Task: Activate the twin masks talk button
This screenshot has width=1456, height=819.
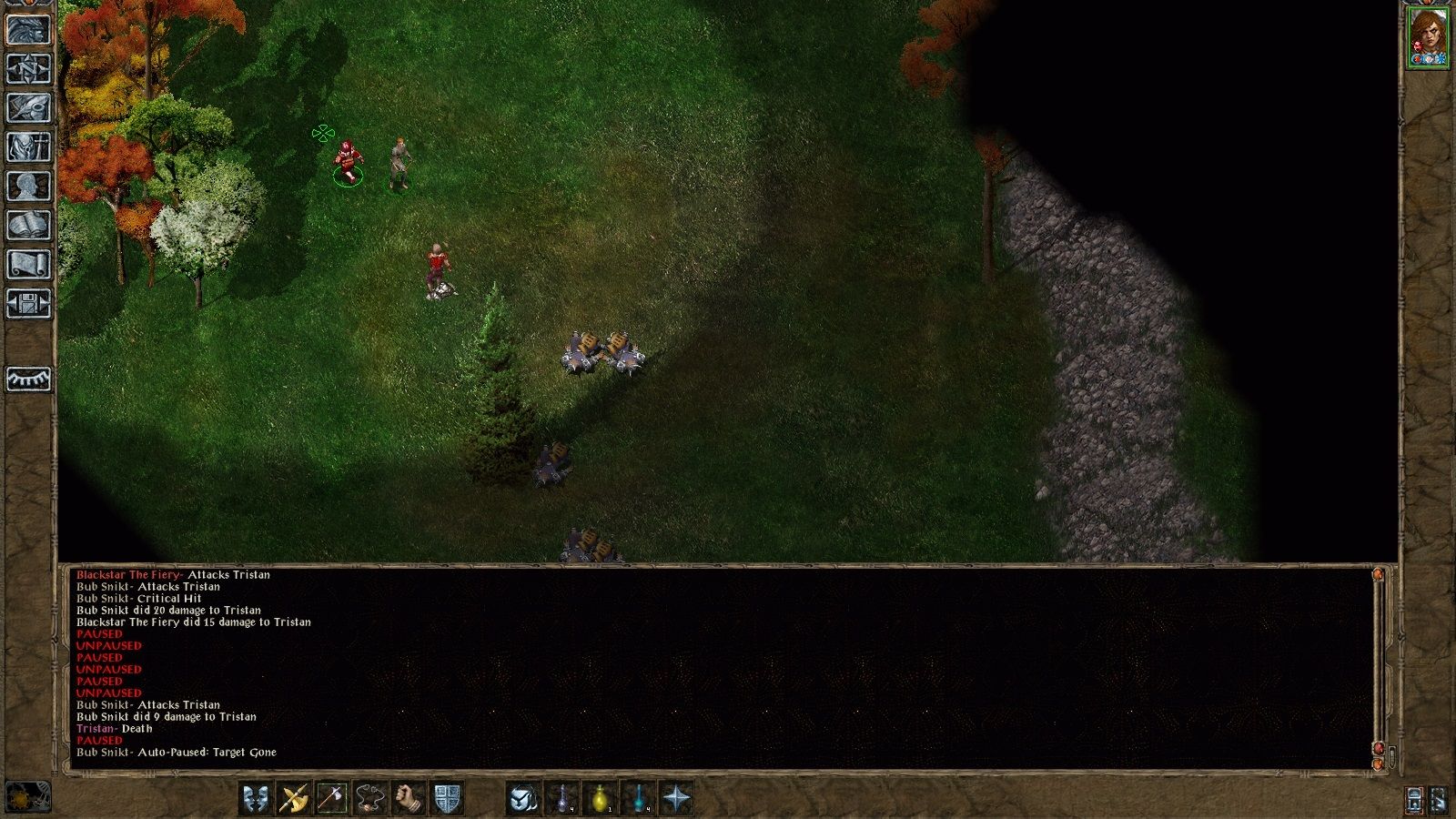Action: tap(256, 799)
